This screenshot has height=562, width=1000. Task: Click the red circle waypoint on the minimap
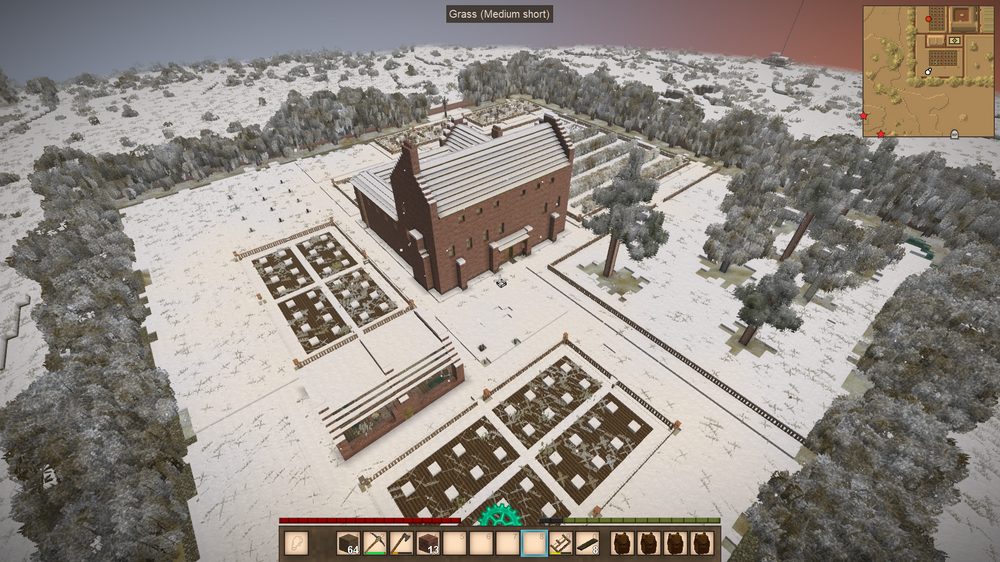[x=929, y=19]
